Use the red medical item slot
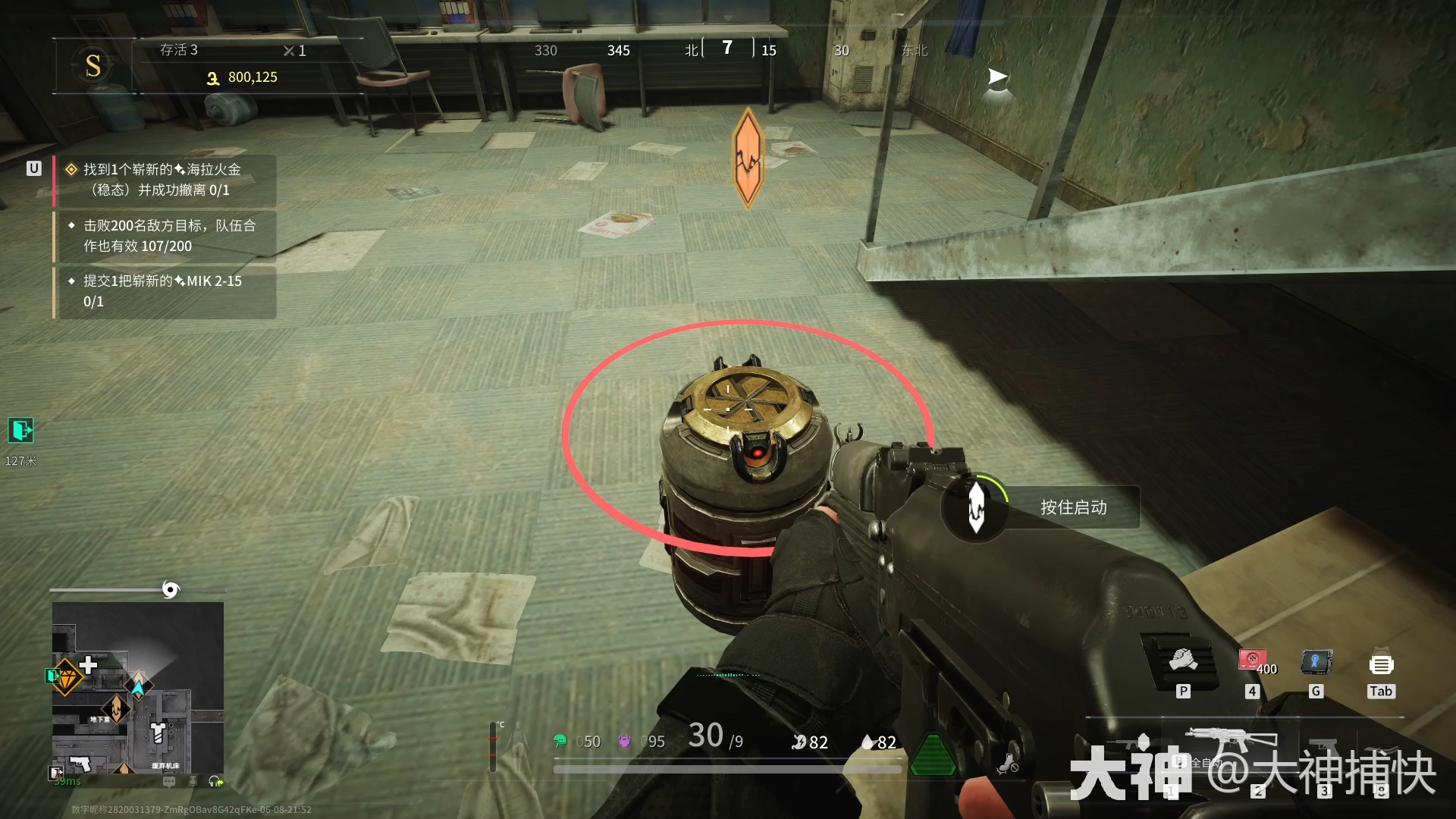This screenshot has height=819, width=1456. pos(1253,661)
